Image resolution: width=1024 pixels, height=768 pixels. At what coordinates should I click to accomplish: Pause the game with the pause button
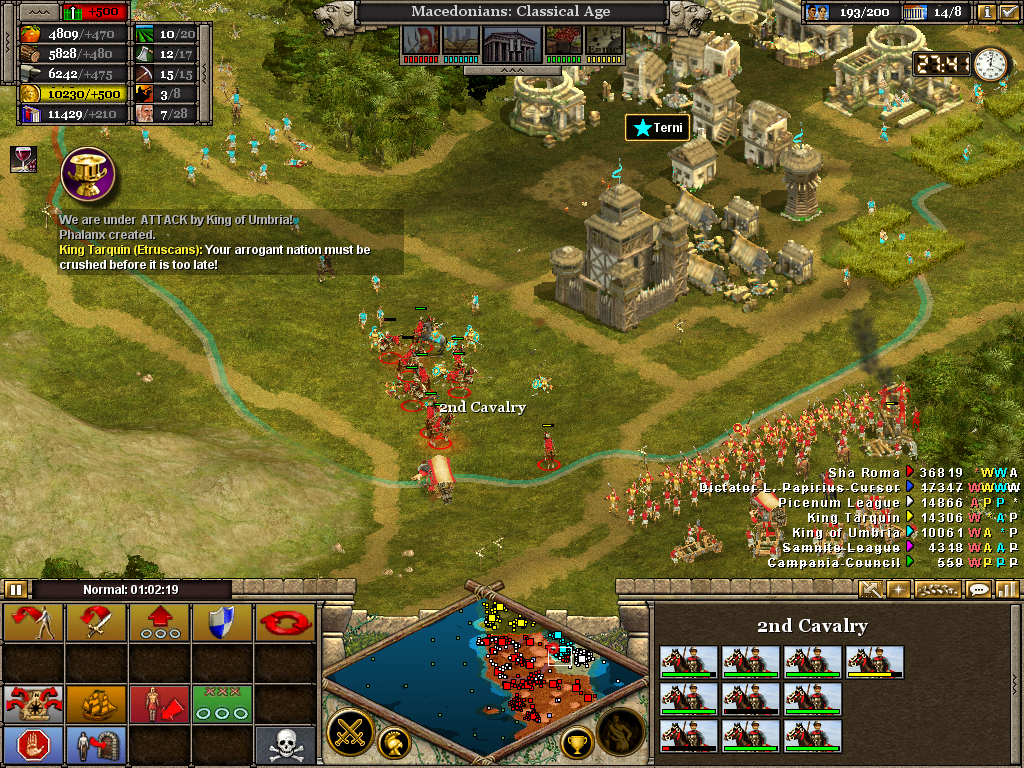[16, 589]
